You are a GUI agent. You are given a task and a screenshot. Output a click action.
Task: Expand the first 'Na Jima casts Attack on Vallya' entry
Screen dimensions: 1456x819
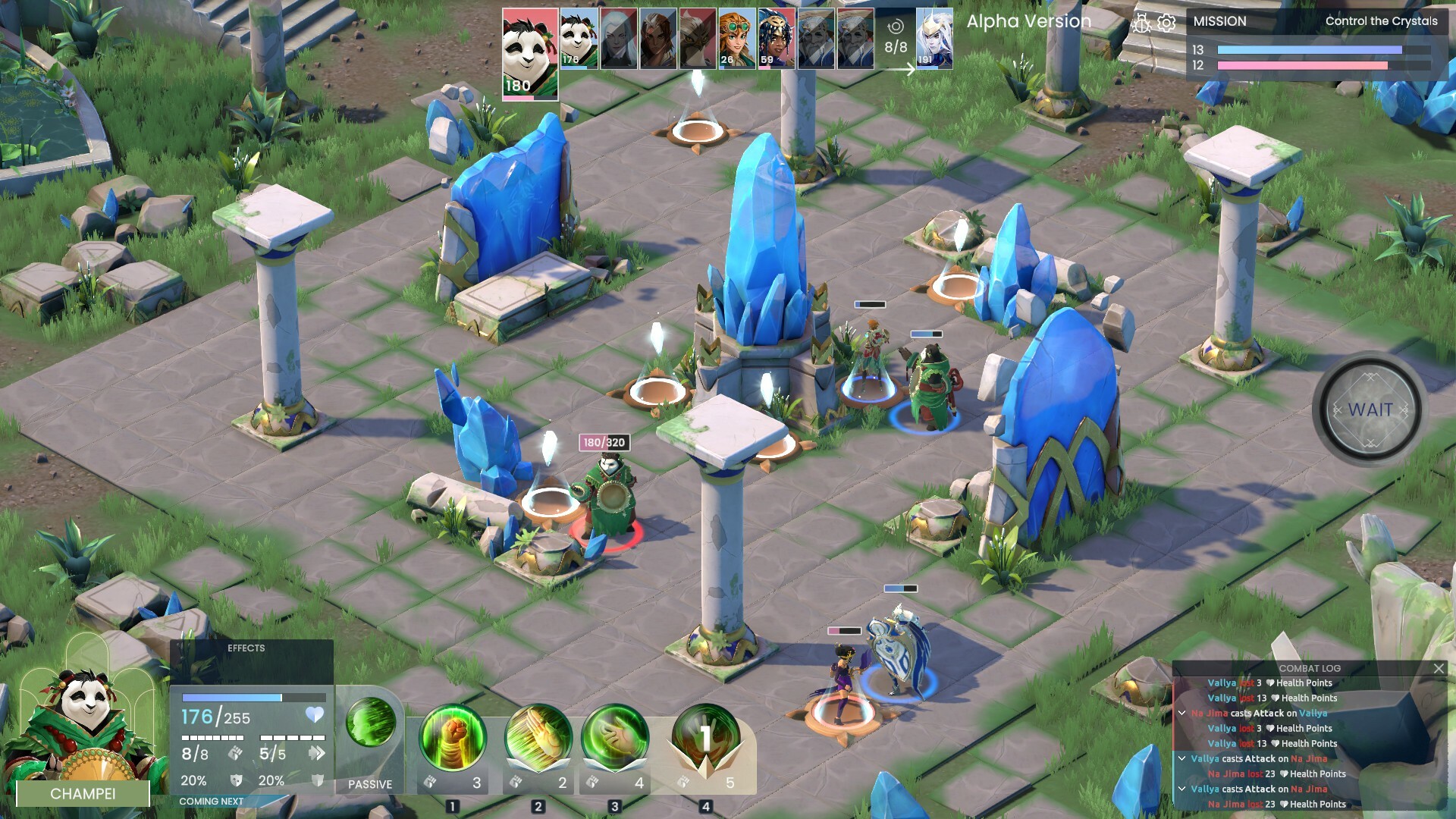tap(1181, 713)
